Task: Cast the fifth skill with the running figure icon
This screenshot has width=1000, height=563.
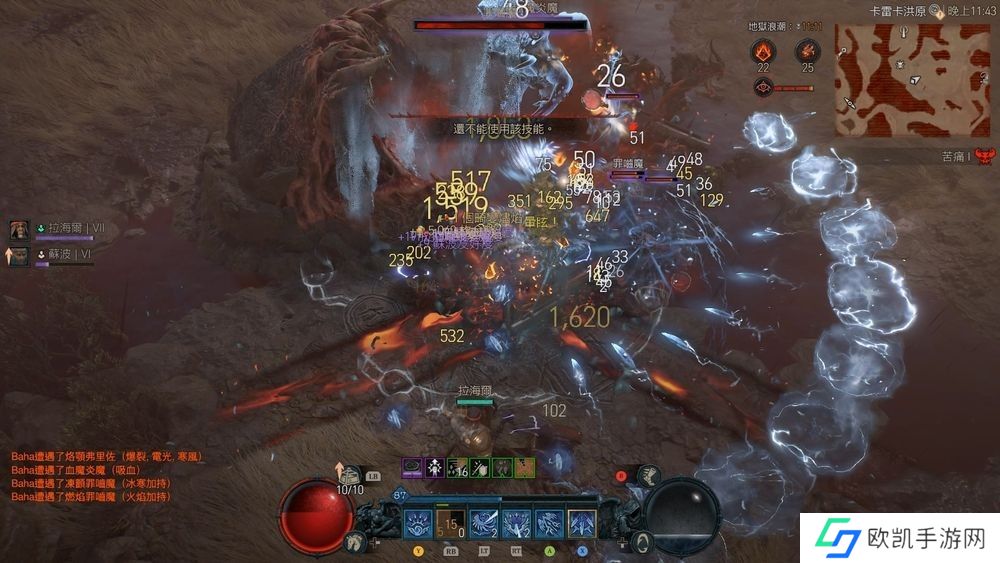Action: pos(548,523)
